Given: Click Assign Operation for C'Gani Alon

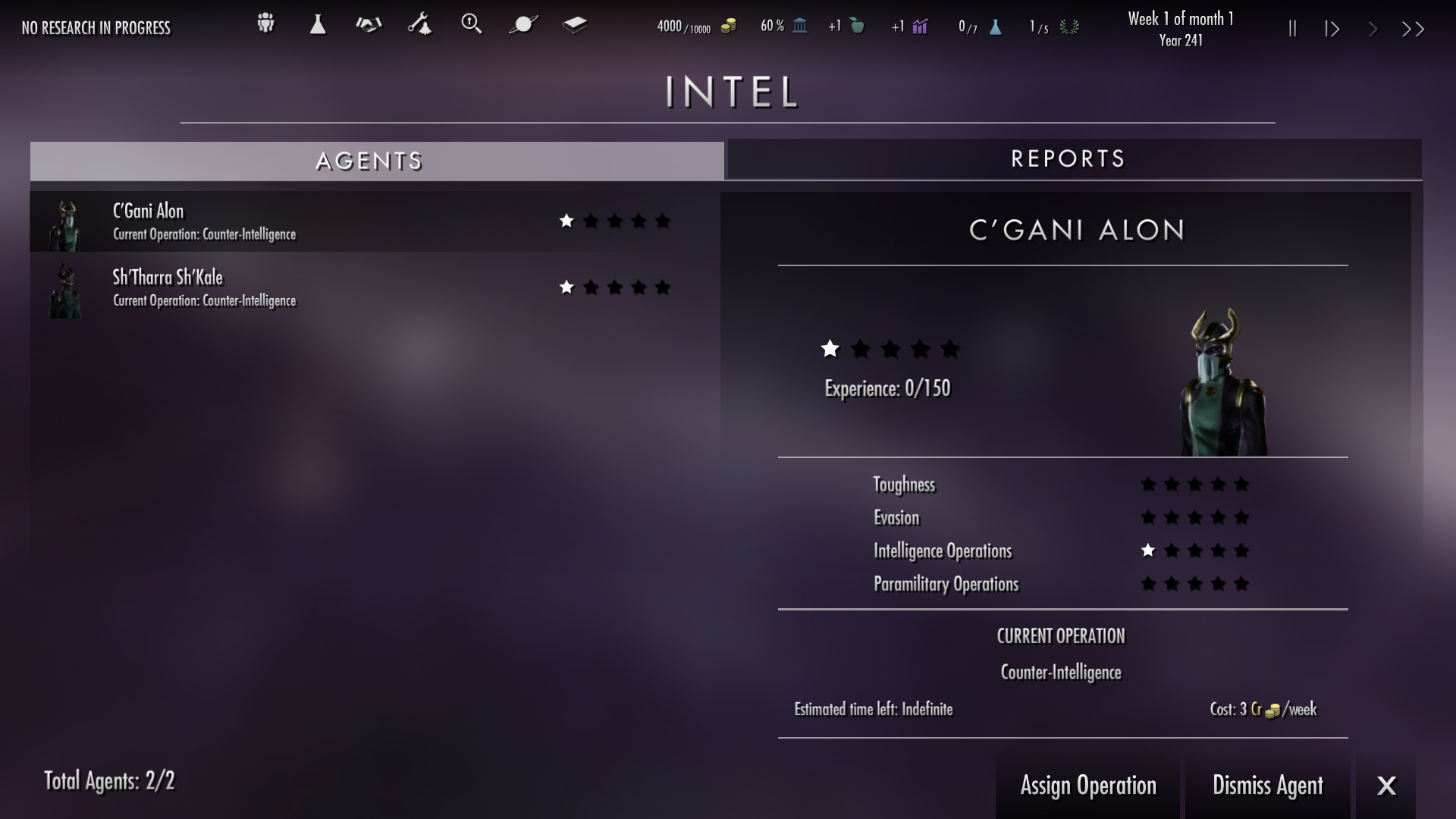Looking at the screenshot, I should tap(1088, 786).
